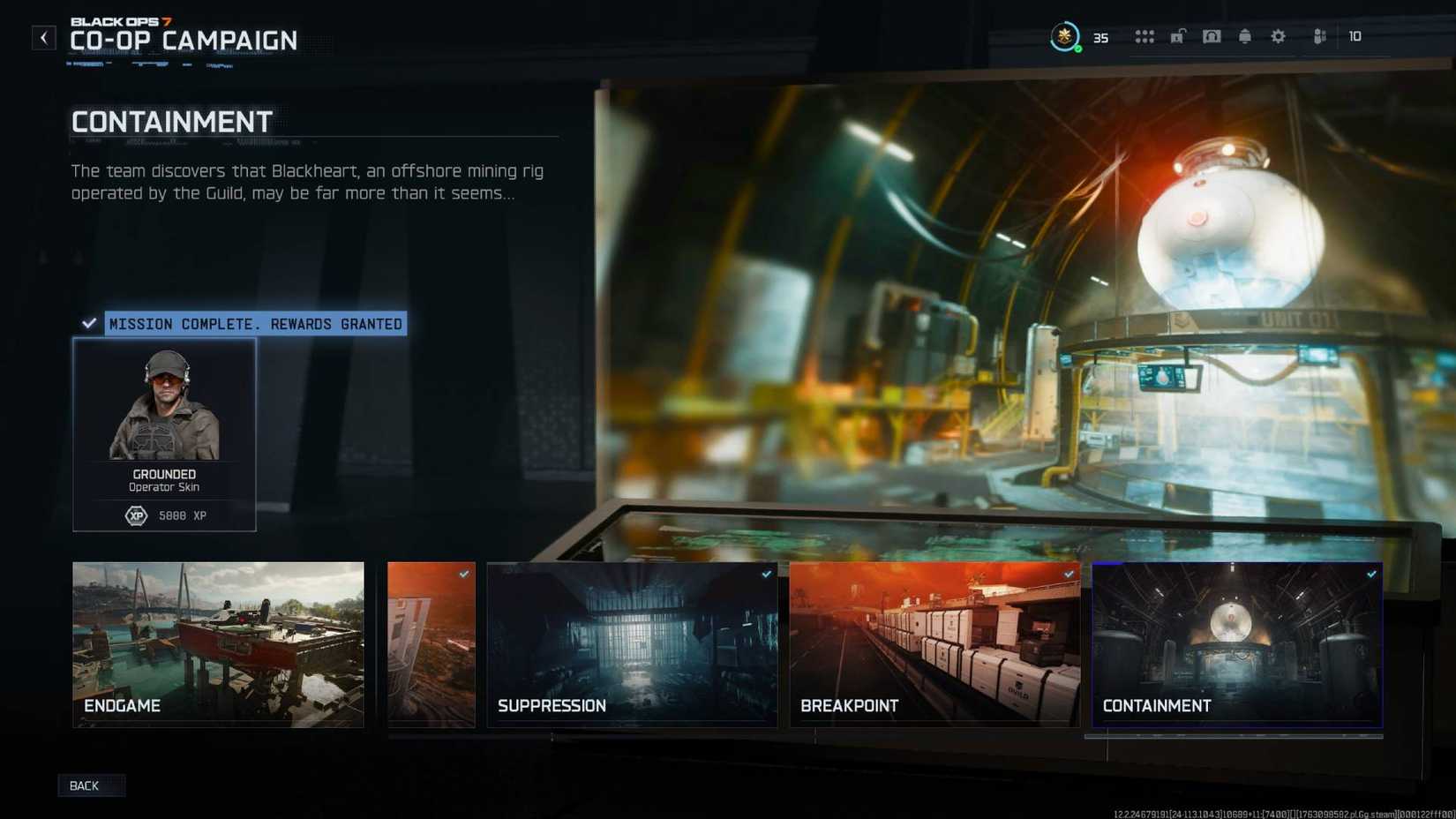1456x819 pixels.
Task: Click the back arrow in the top-left corner
Action: (43, 37)
